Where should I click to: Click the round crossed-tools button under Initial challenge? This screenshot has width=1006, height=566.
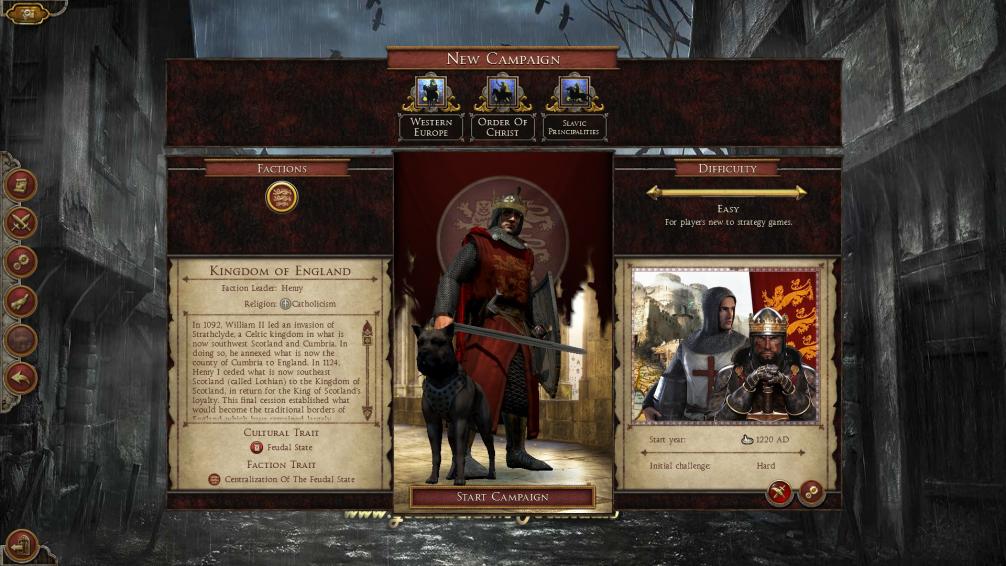point(779,492)
